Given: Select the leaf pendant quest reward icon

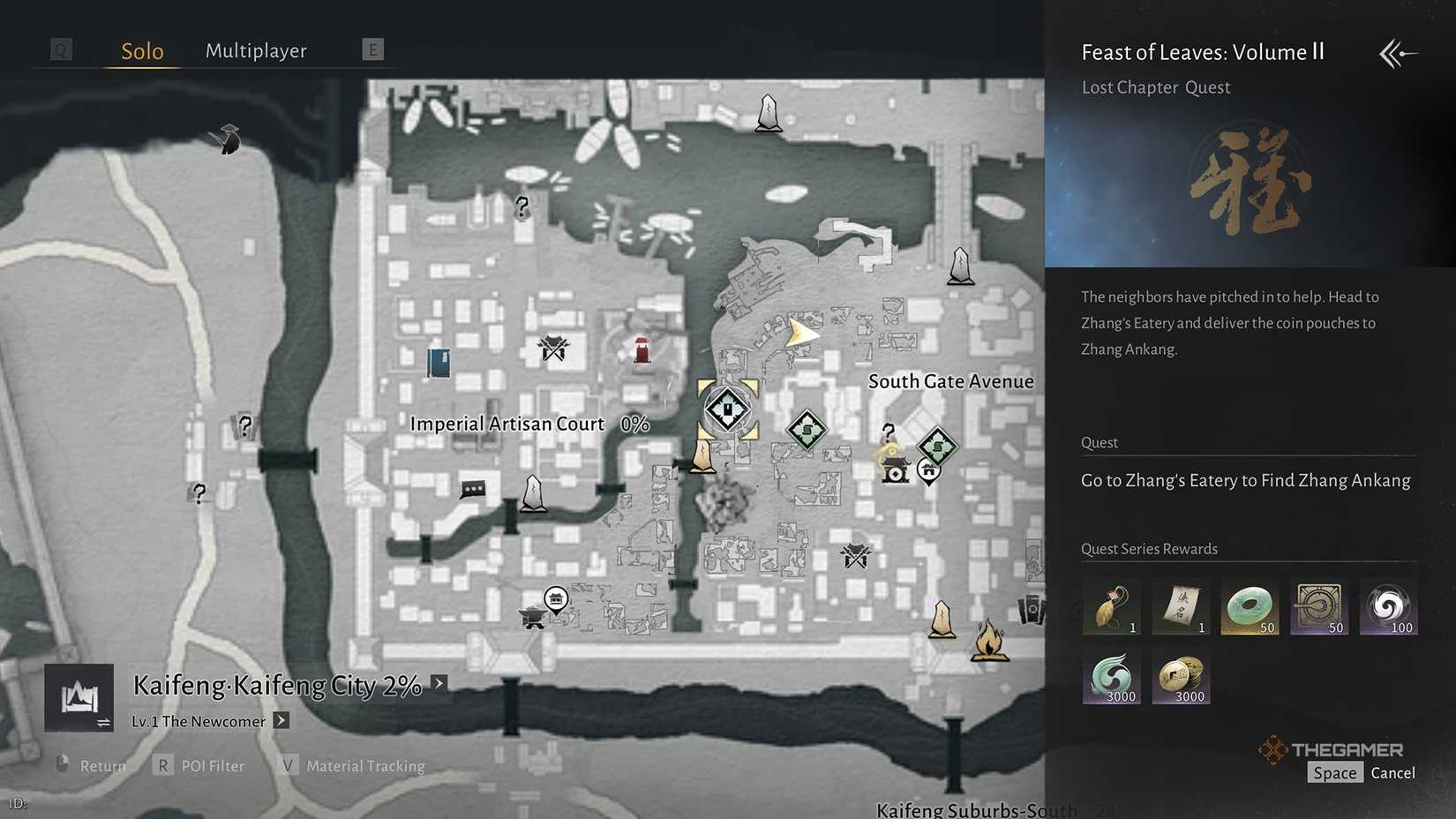Looking at the screenshot, I should click(1110, 605).
